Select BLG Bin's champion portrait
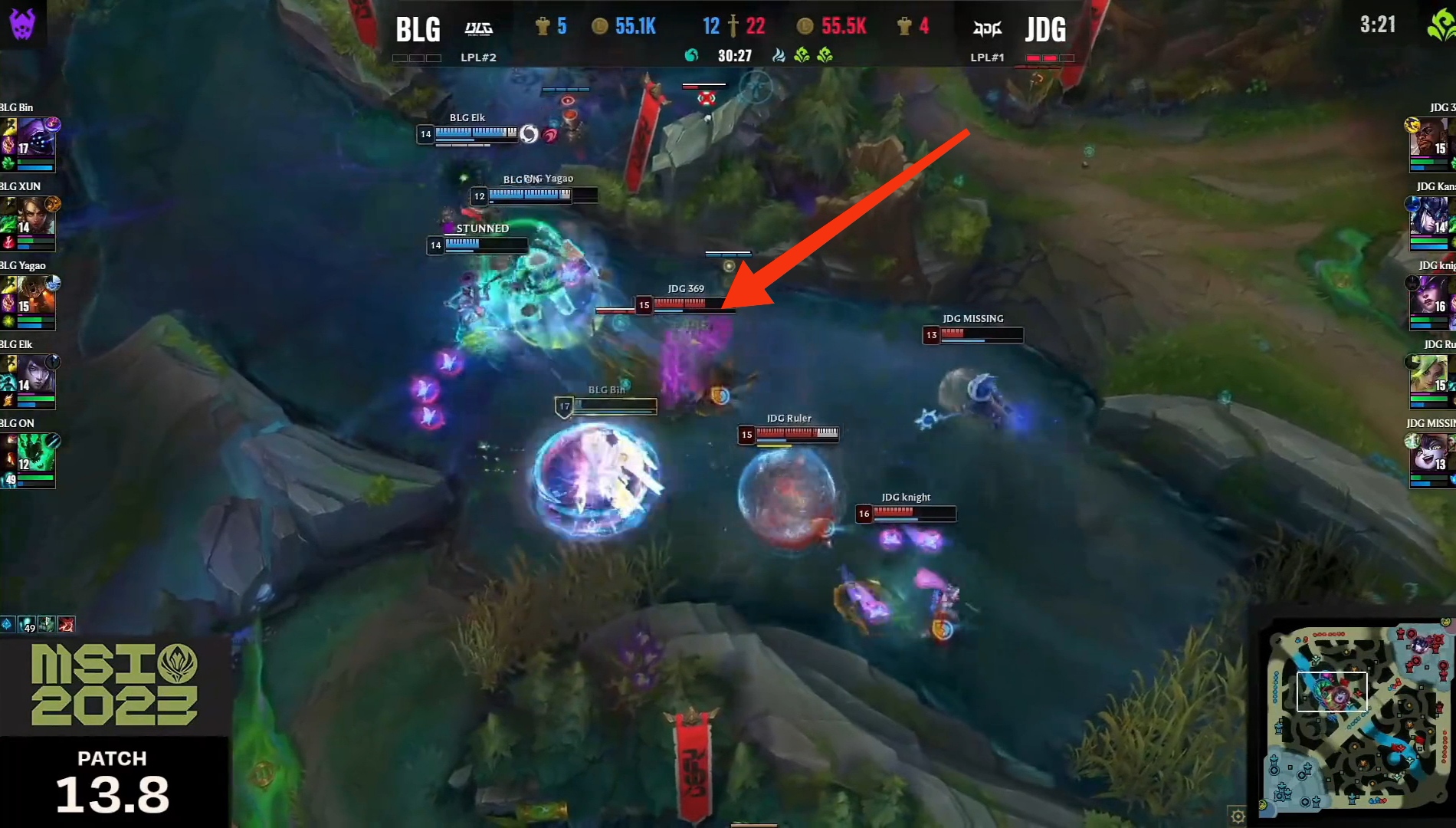 coord(36,136)
